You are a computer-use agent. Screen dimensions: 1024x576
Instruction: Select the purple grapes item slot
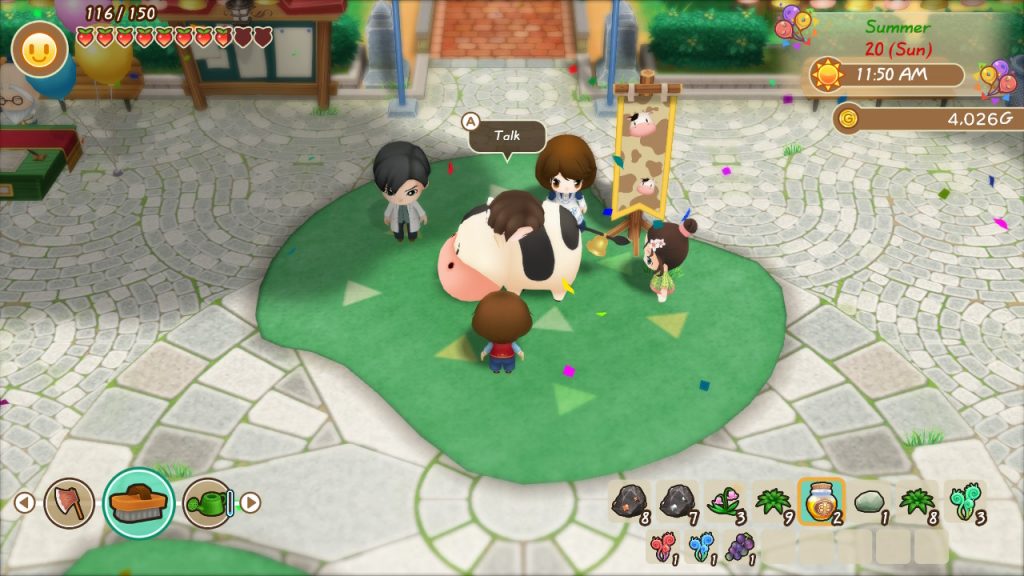click(739, 547)
